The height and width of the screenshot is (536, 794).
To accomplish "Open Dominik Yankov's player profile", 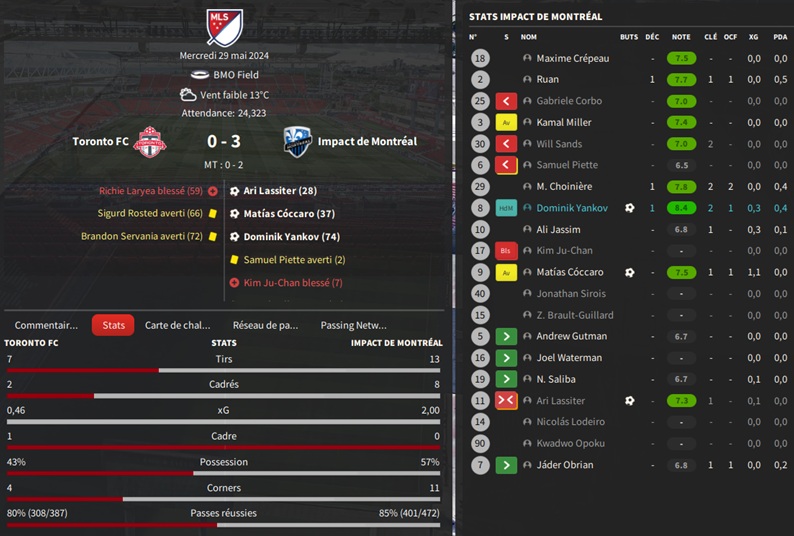I will tap(572, 208).
